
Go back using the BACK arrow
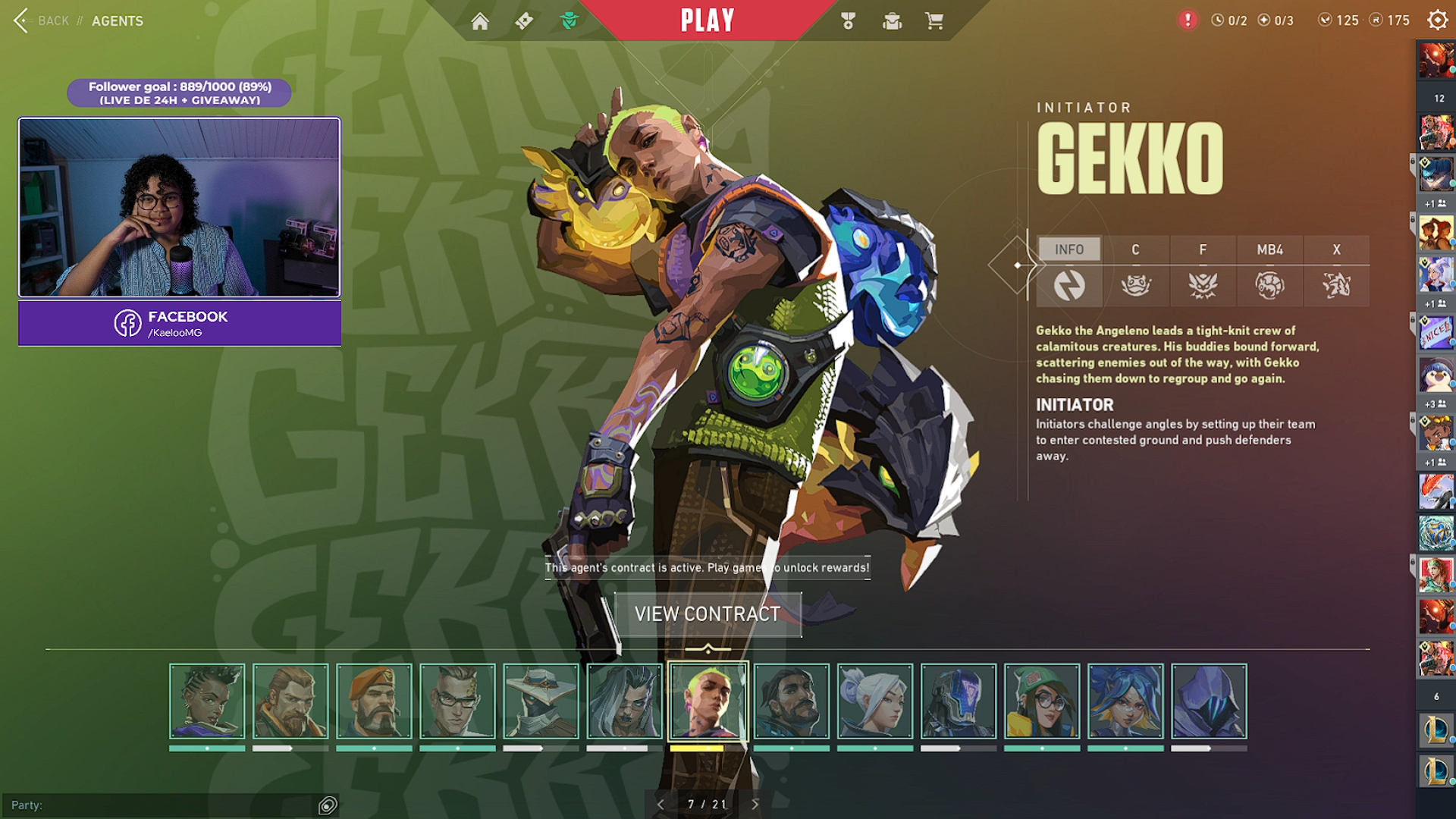(x=22, y=20)
